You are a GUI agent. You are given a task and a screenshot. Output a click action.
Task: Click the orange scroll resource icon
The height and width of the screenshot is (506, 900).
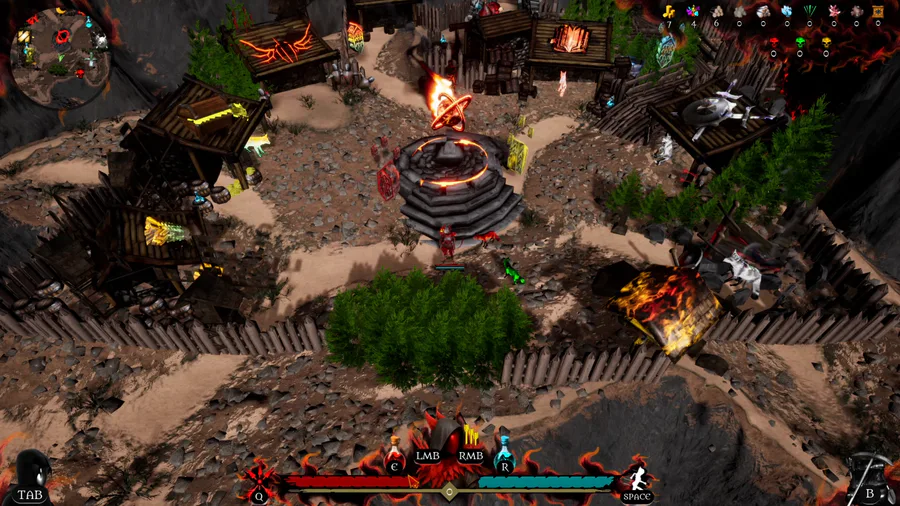point(878,11)
